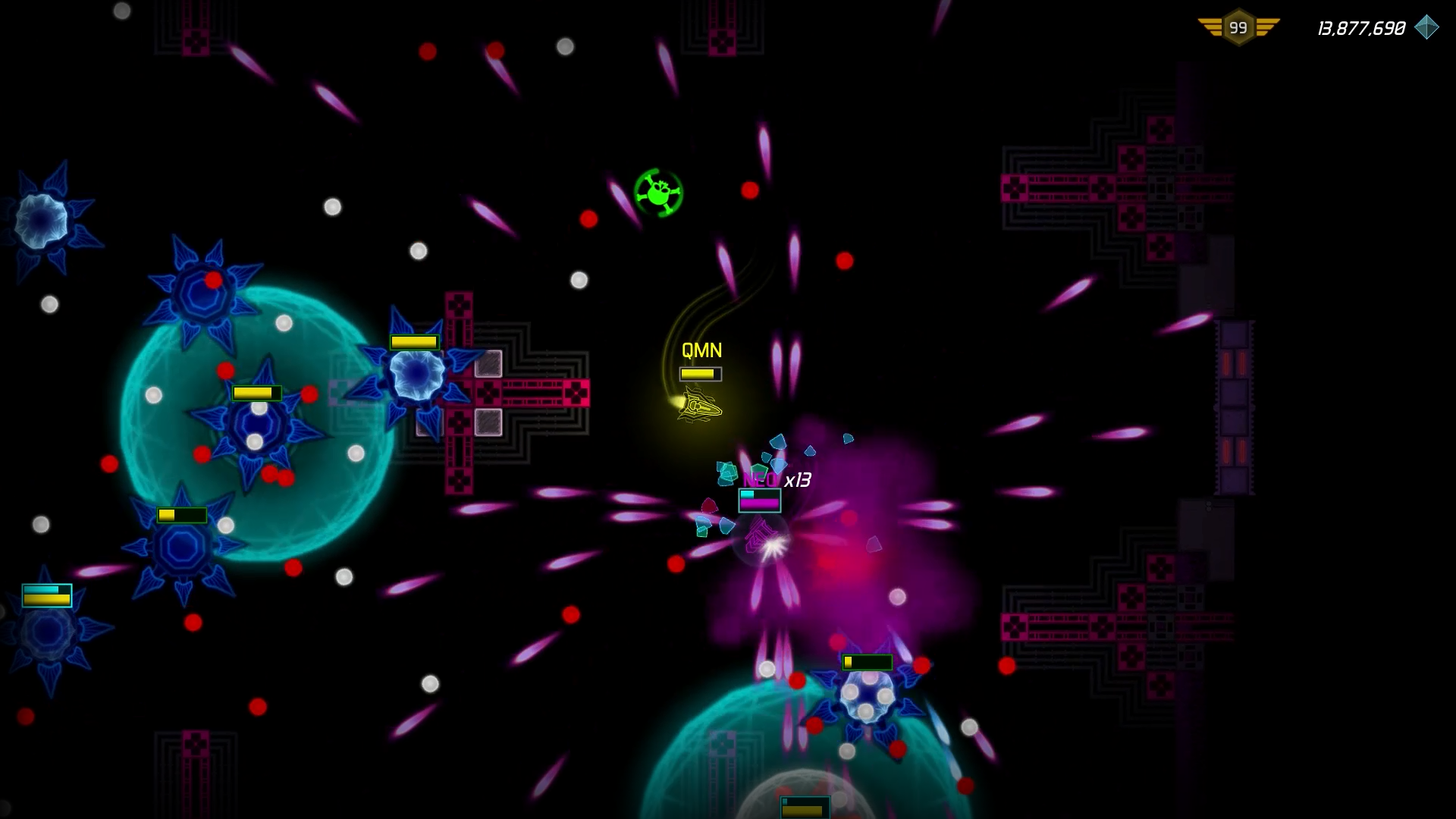This screenshot has height=819, width=1456.
Task: Select the QMN name label
Action: click(700, 350)
